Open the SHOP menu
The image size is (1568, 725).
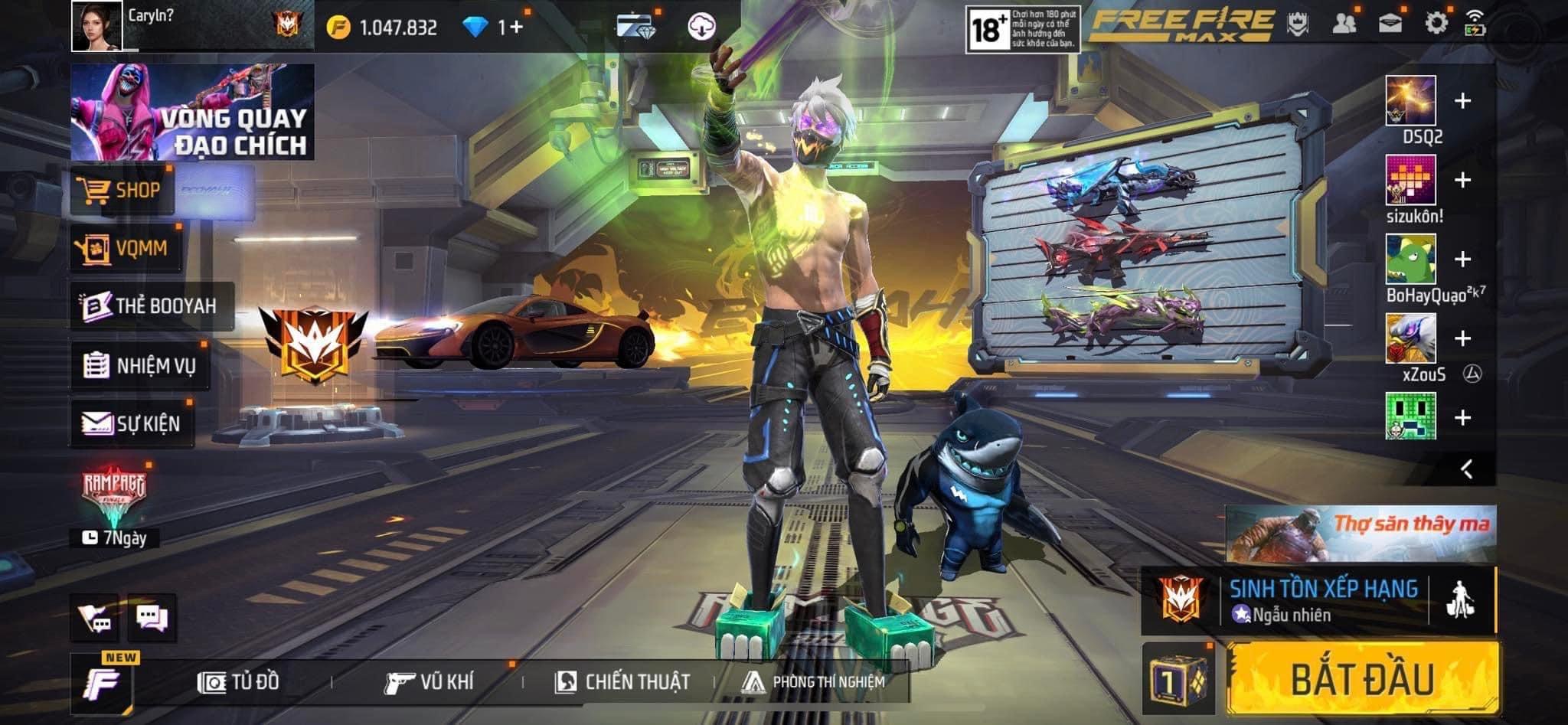tap(122, 190)
